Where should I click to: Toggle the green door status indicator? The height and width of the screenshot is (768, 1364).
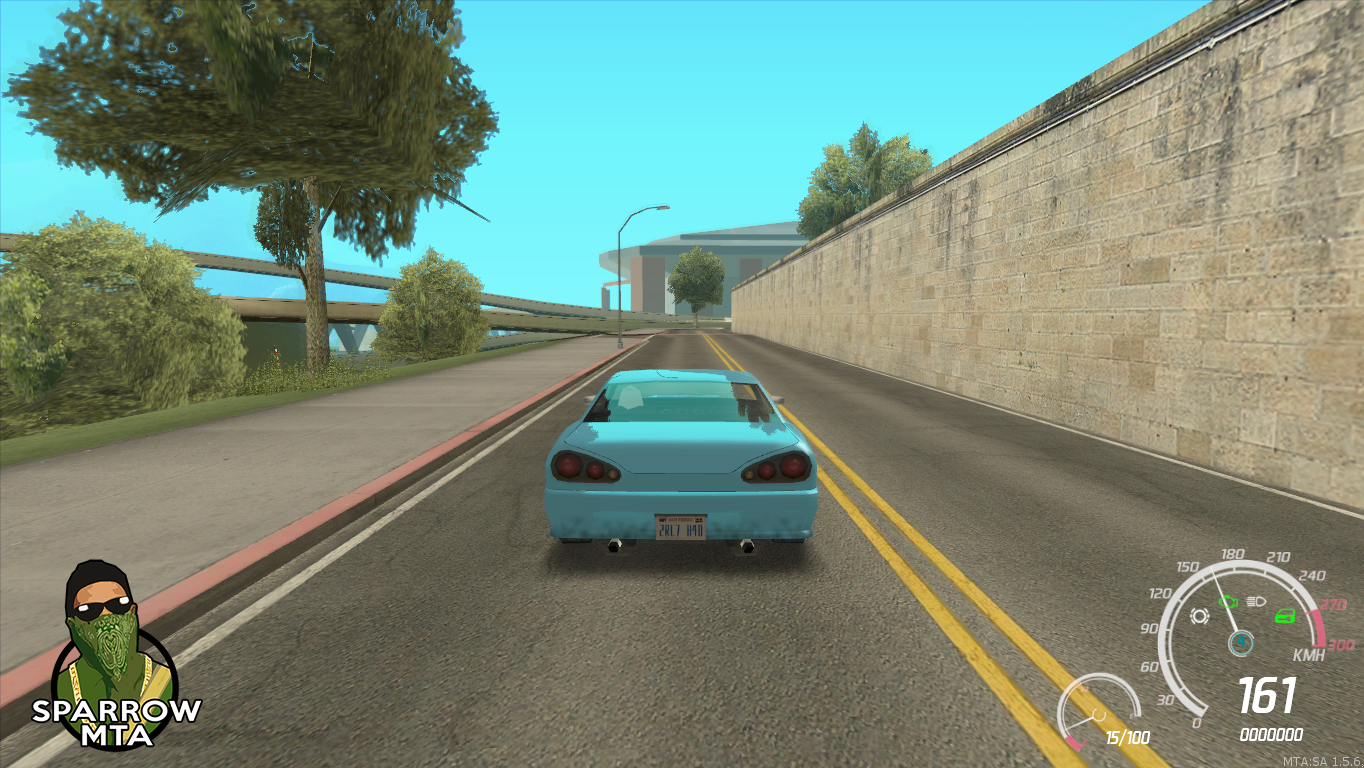(1285, 615)
